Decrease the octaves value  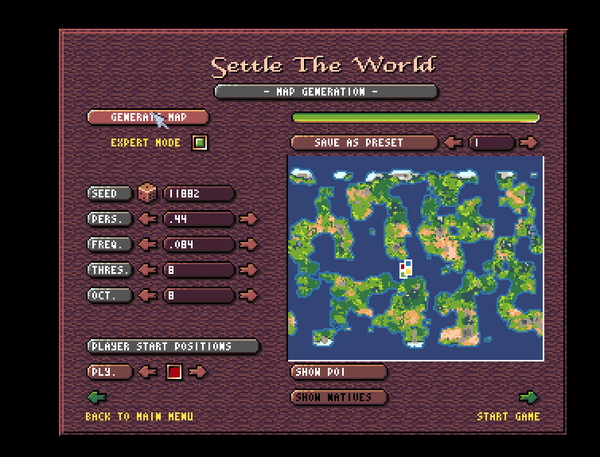pyautogui.click(x=148, y=295)
